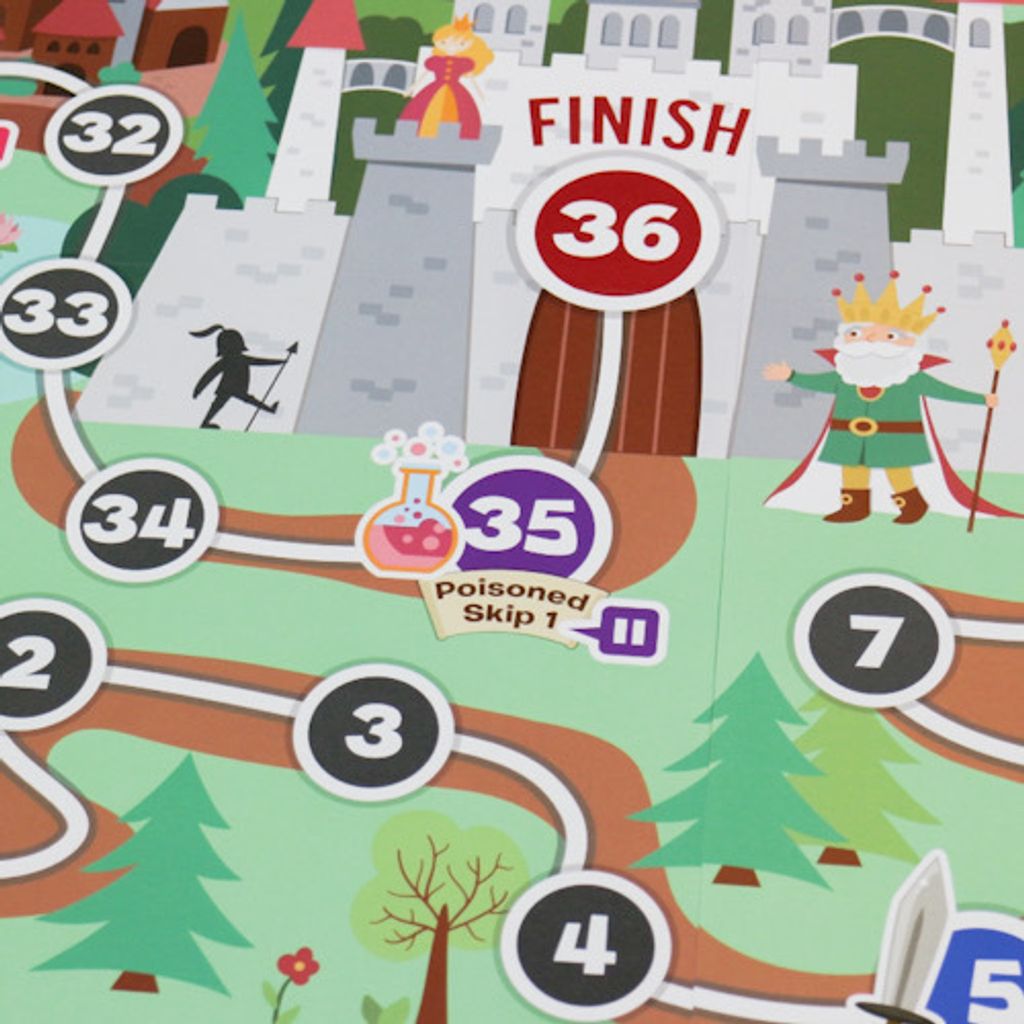Choose board space number 3
1024x1024 pixels.
coord(373,733)
